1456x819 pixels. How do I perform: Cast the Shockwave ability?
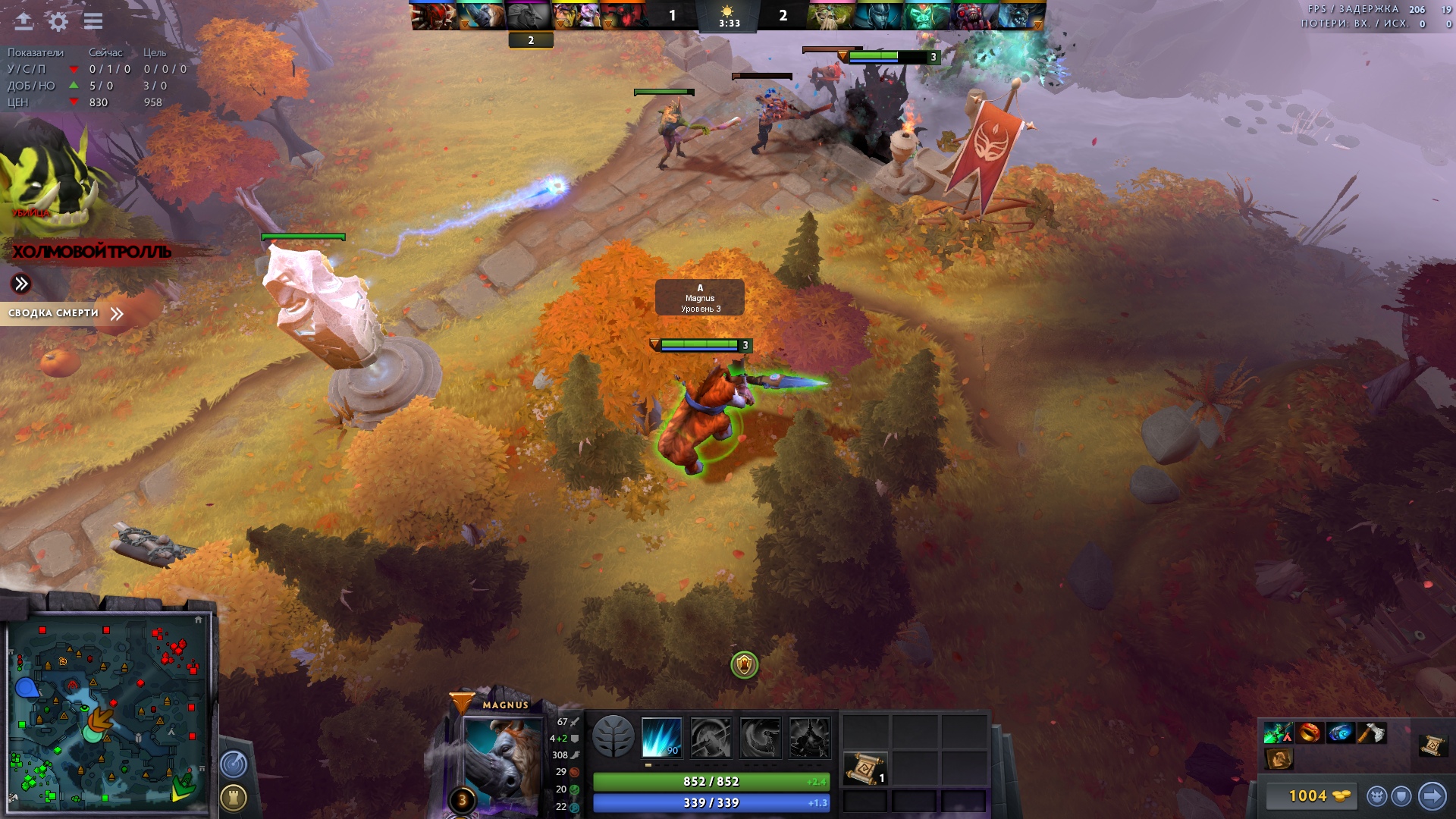click(661, 737)
